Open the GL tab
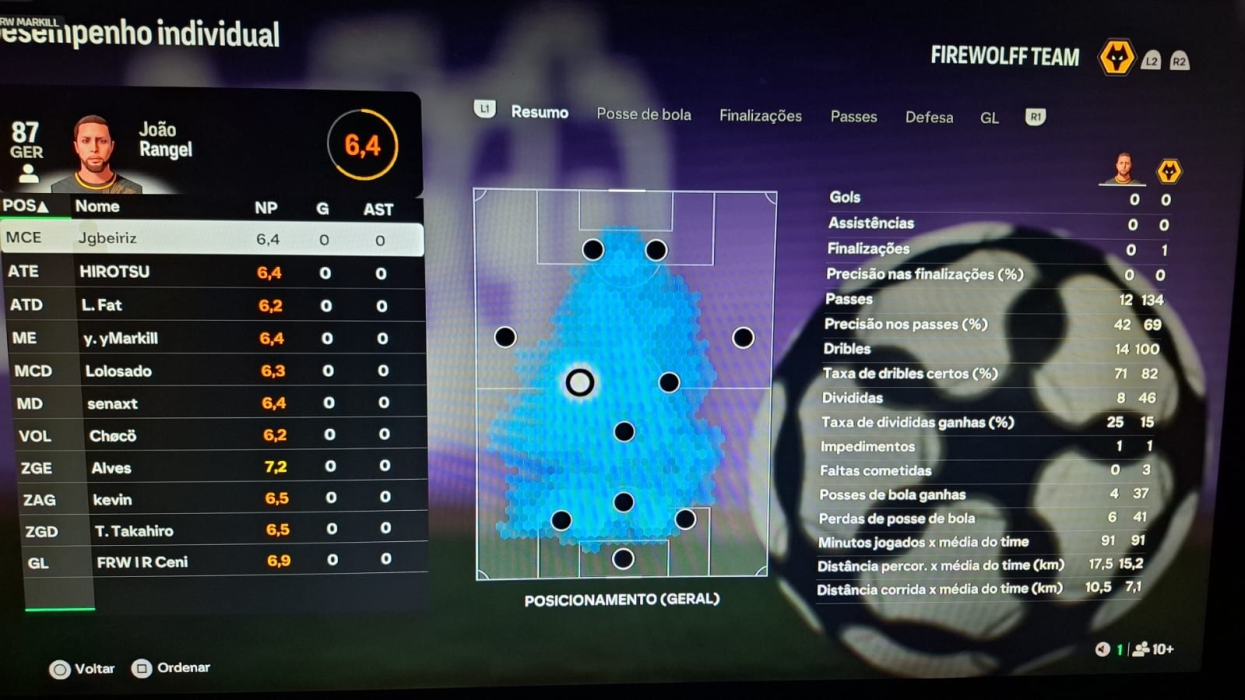1245x700 pixels. pos(989,118)
